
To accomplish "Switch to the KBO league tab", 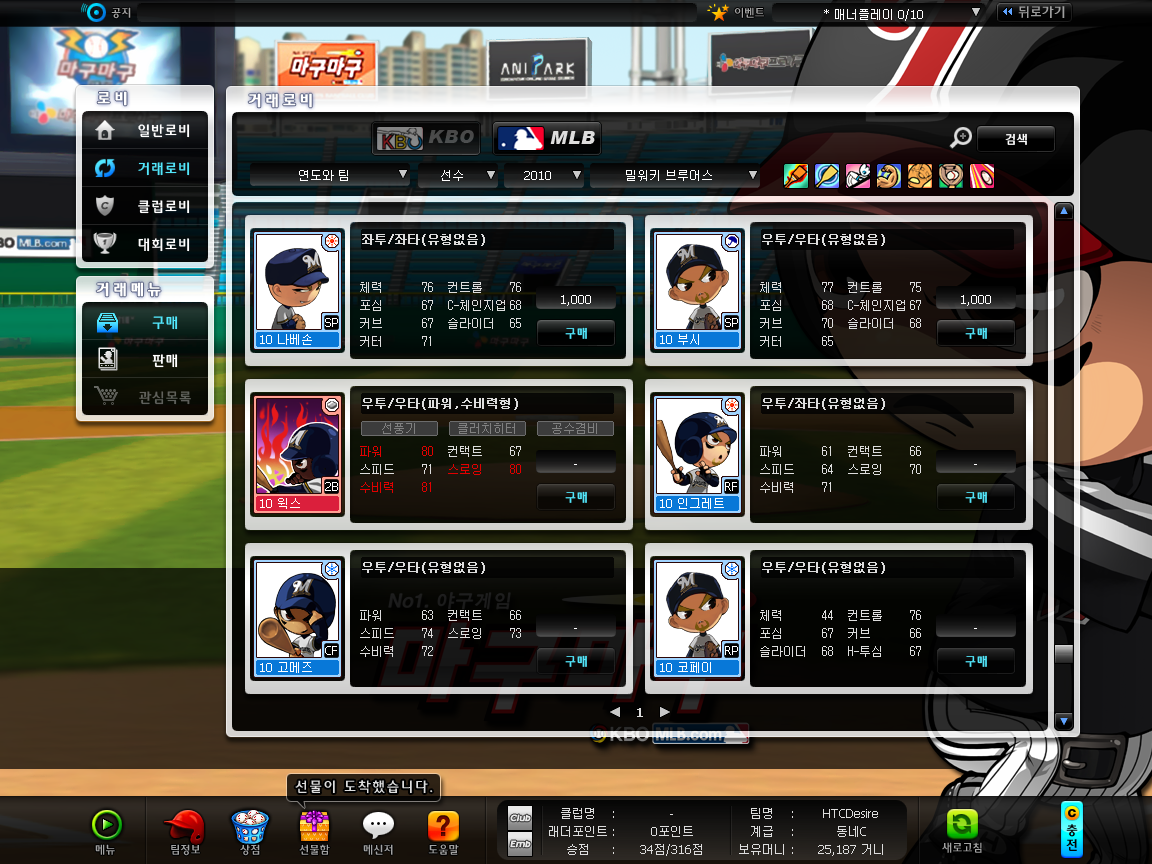I will 427,138.
